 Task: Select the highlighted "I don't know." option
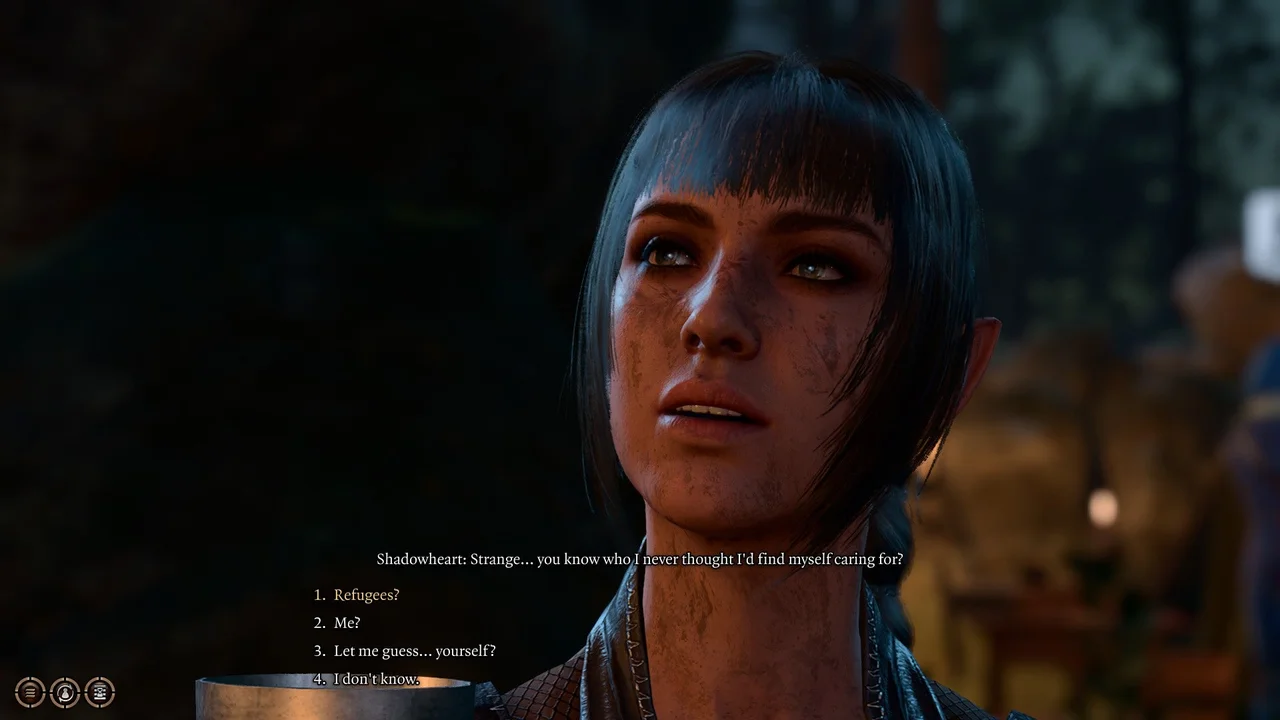pyautogui.click(x=378, y=678)
